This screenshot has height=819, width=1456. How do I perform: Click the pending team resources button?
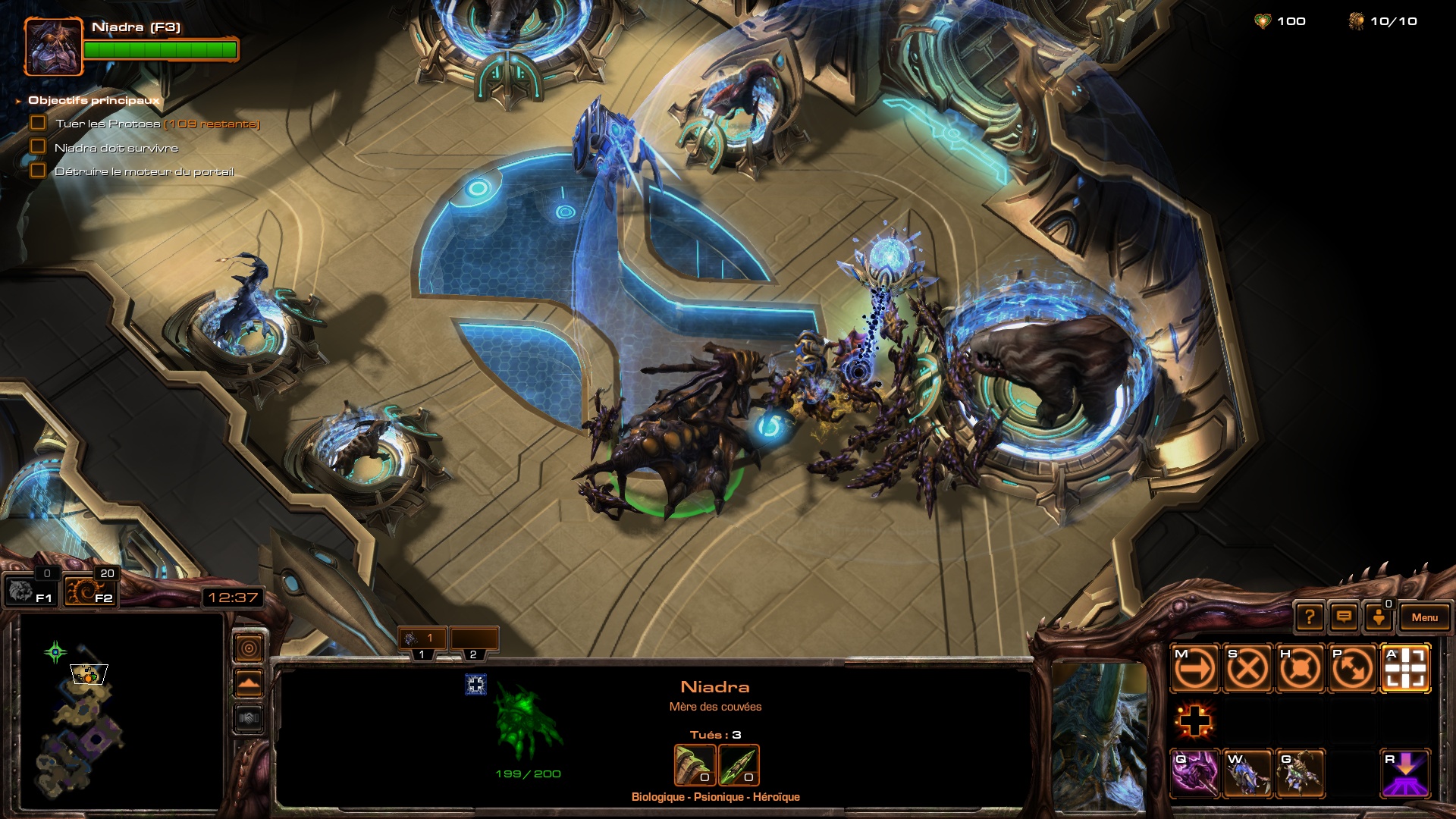(x=1379, y=617)
